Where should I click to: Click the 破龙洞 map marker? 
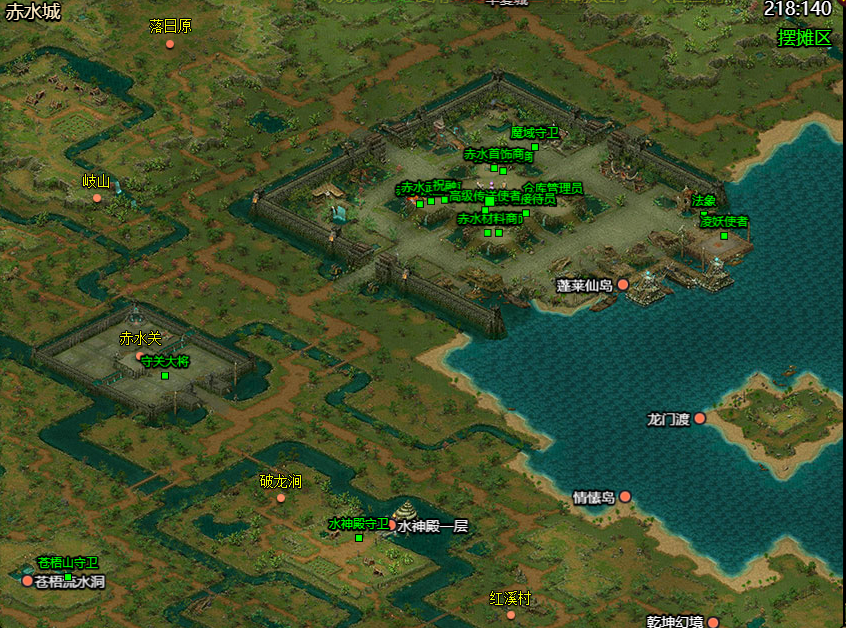[281, 498]
